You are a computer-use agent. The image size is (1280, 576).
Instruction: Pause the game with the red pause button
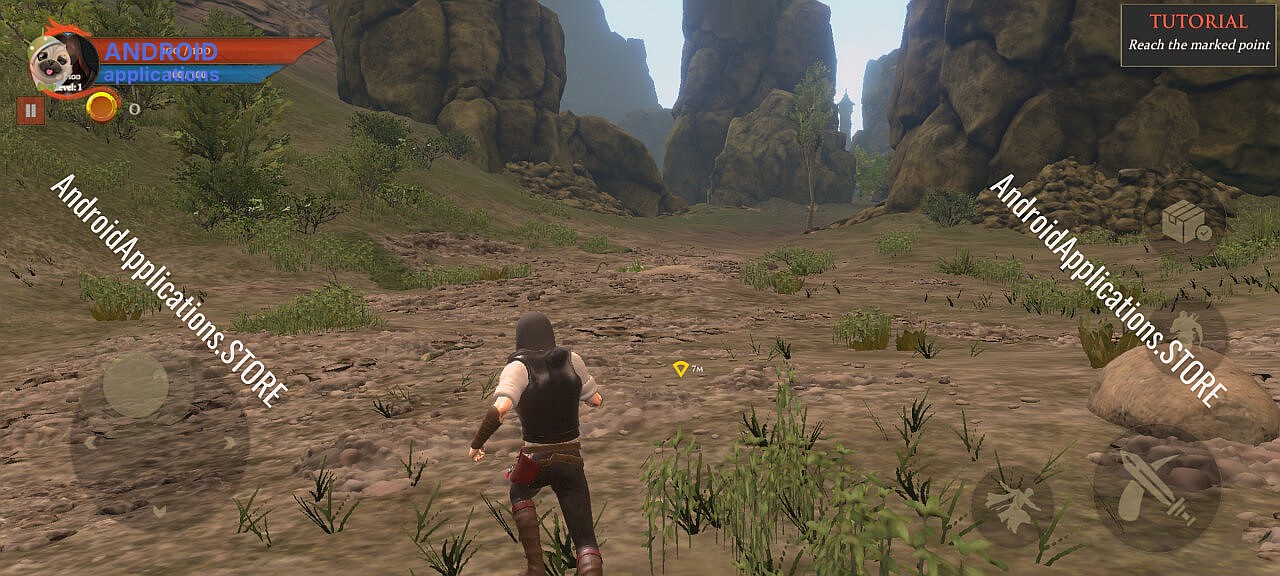[x=31, y=110]
